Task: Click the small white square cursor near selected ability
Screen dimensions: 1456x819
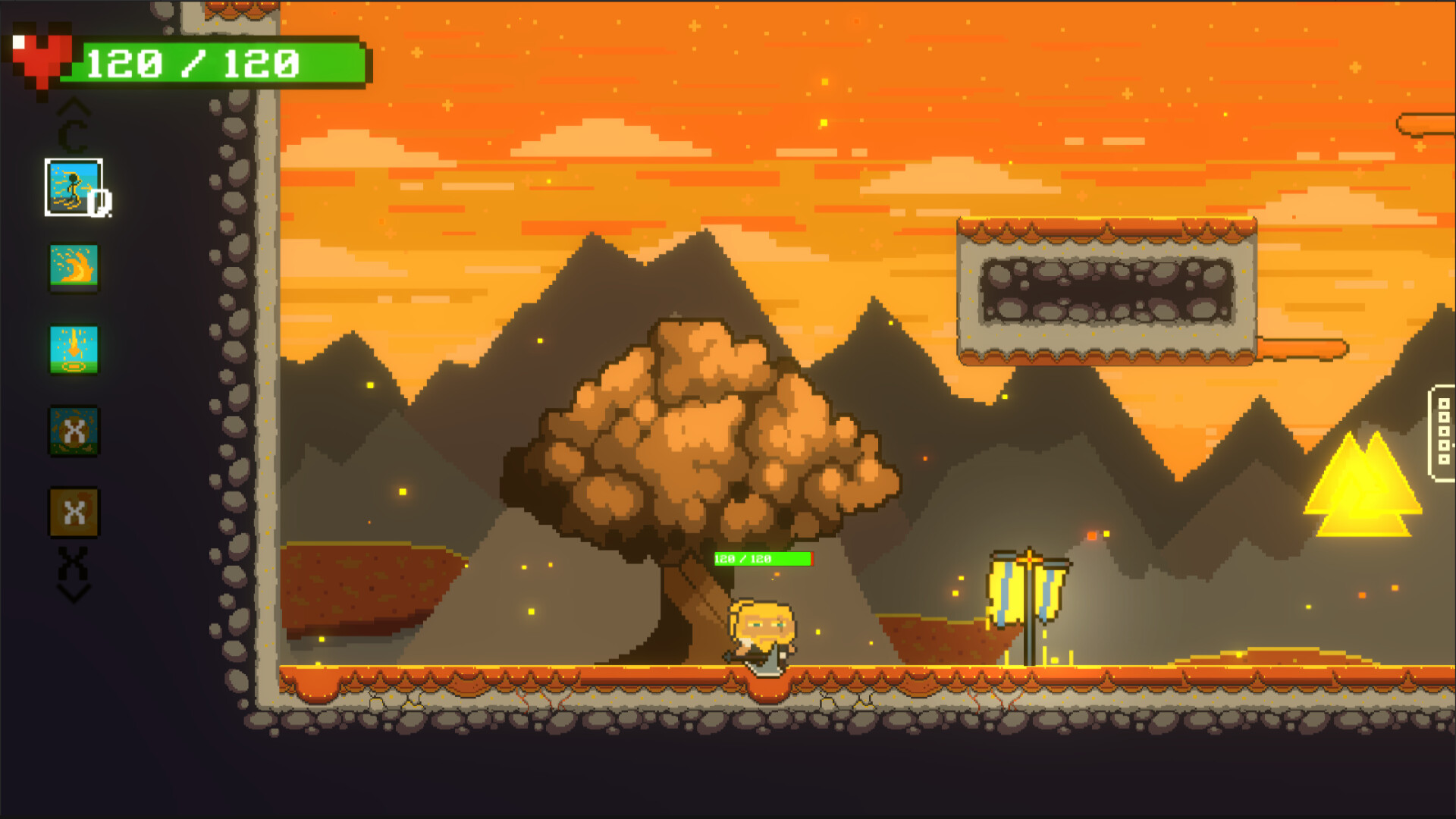Action: coord(101,203)
